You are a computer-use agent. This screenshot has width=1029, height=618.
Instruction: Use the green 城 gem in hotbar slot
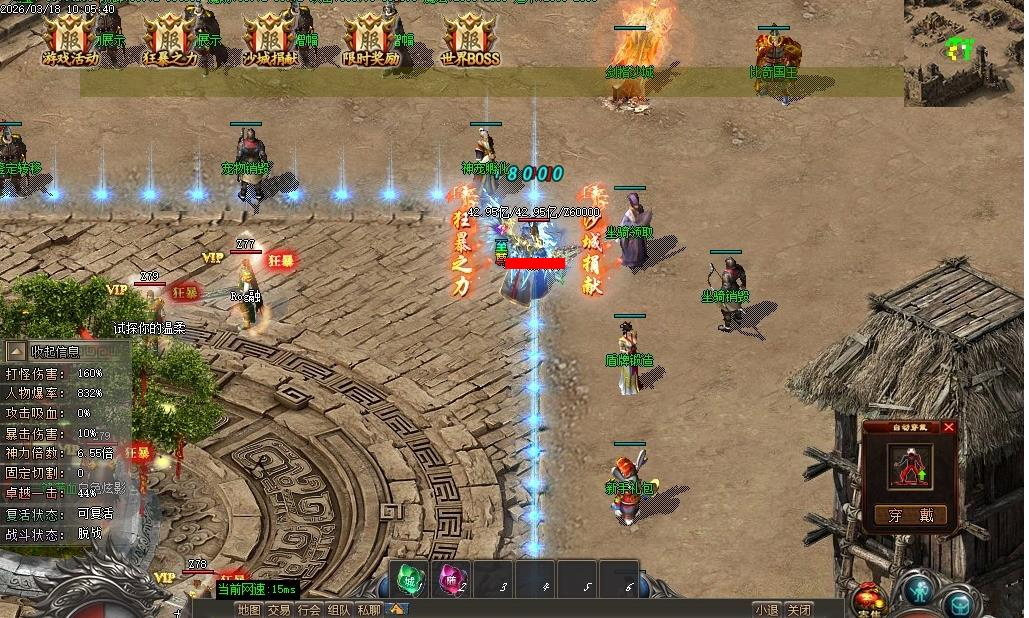pyautogui.click(x=409, y=579)
